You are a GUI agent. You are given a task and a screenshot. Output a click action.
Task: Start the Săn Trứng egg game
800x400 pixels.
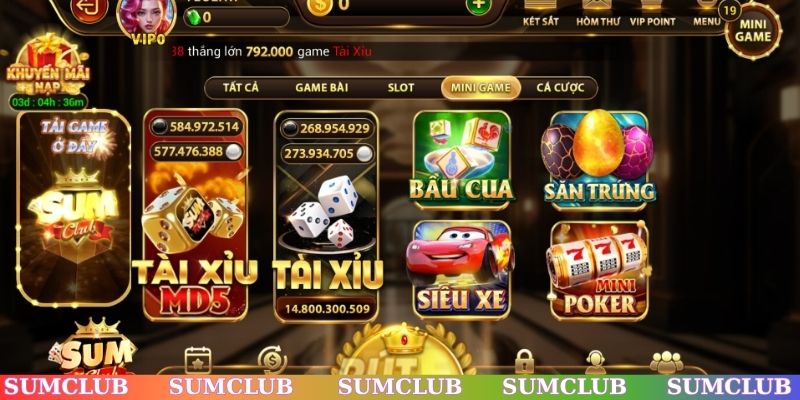598,156
